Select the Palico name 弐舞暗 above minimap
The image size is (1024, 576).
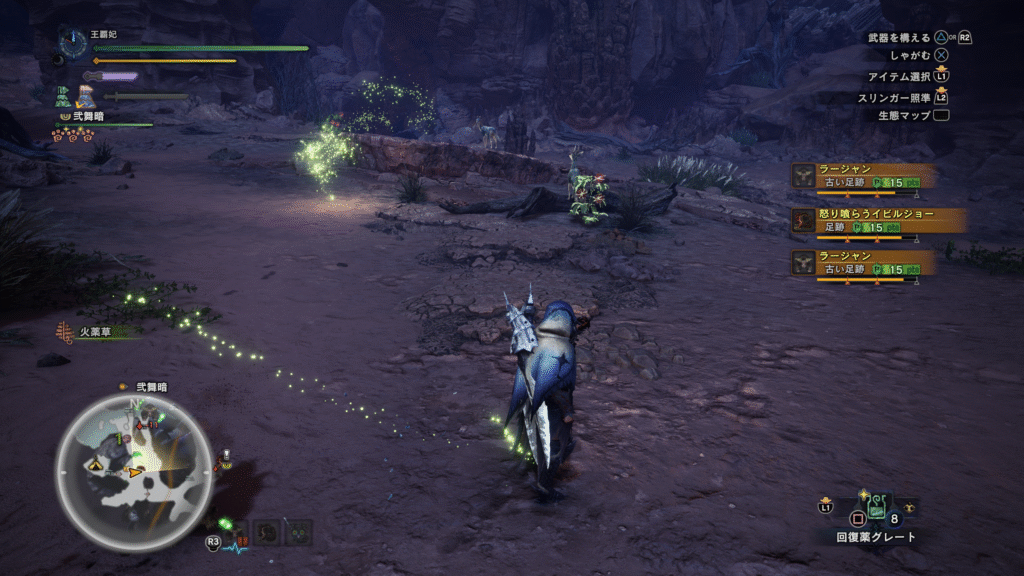tap(151, 386)
